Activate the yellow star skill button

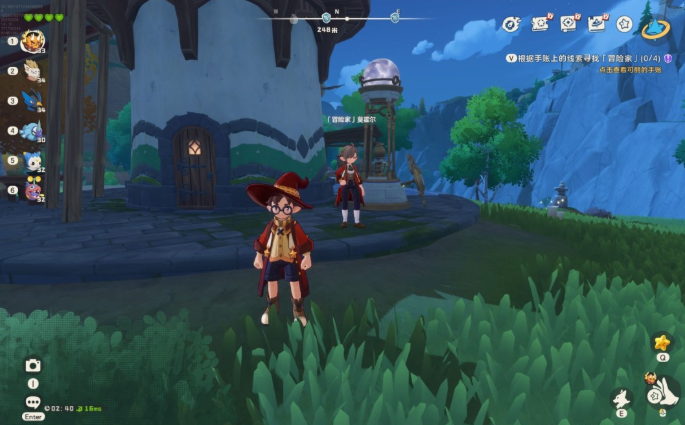coord(661,343)
